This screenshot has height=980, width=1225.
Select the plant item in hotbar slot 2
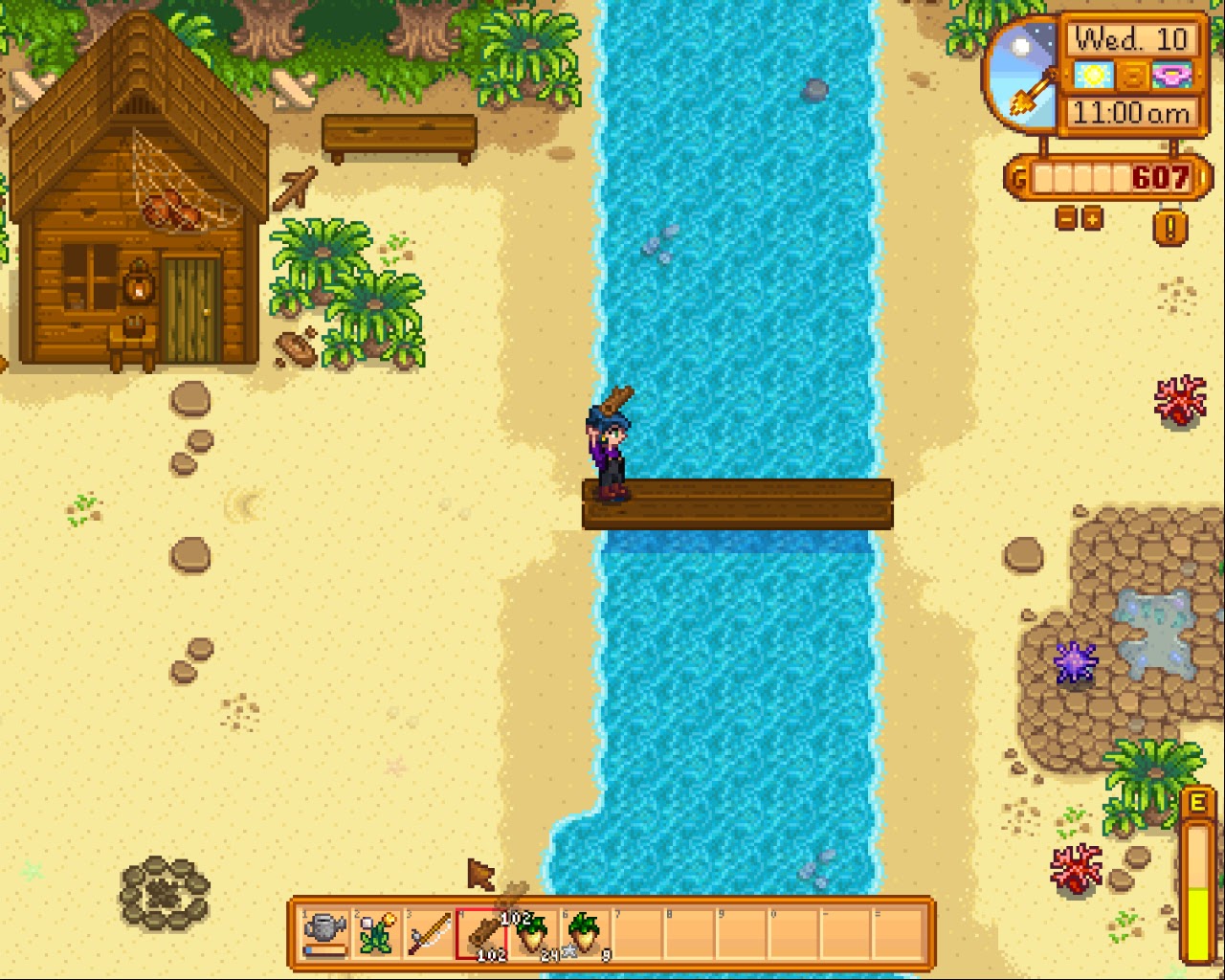[x=377, y=933]
